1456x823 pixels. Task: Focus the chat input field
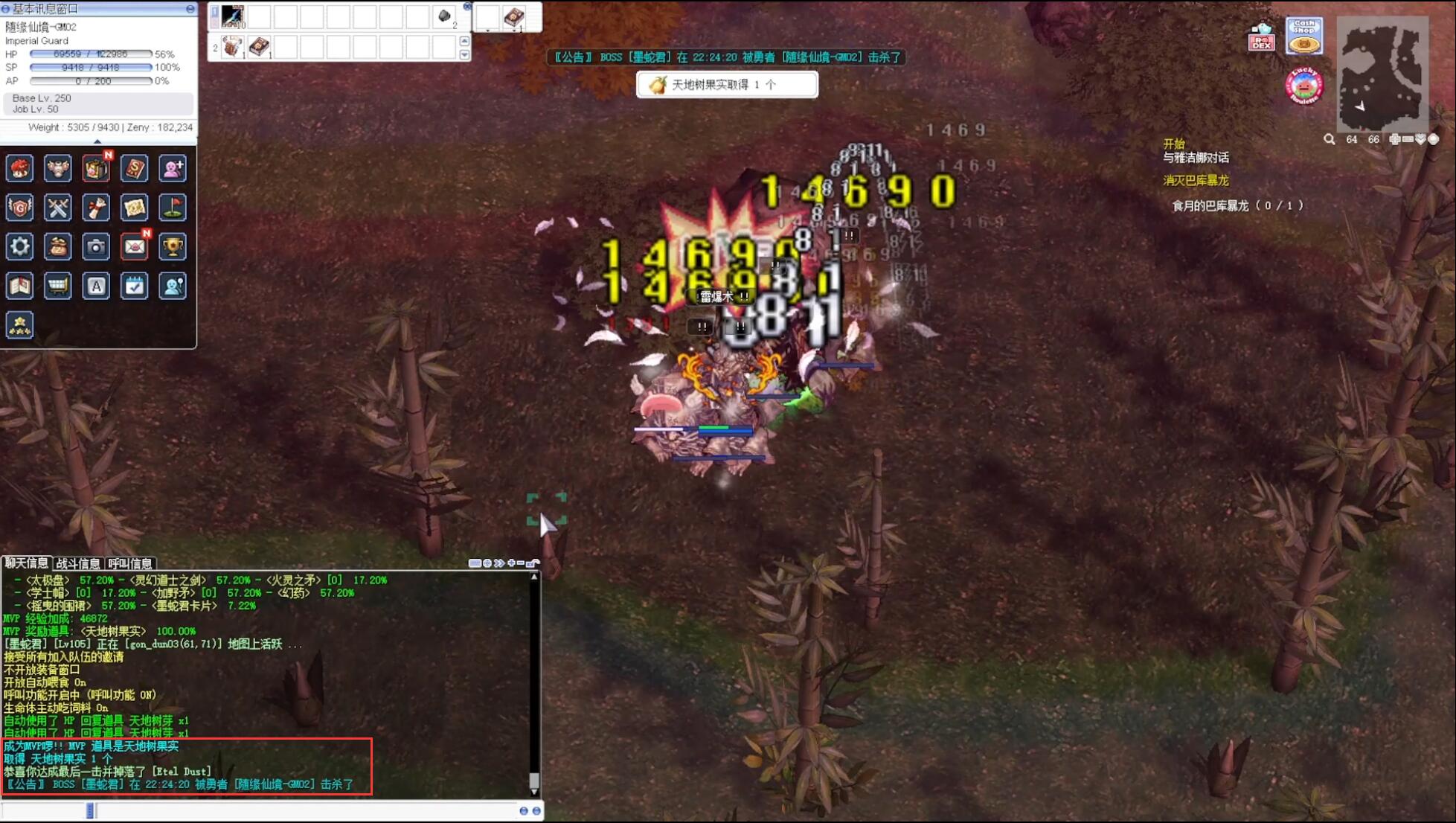(298, 810)
